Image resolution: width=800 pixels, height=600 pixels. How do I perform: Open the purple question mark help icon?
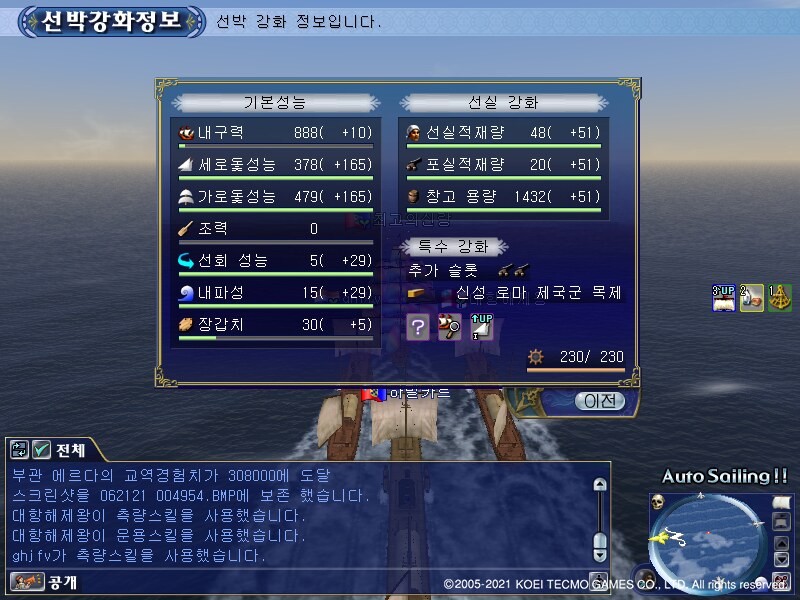[419, 326]
